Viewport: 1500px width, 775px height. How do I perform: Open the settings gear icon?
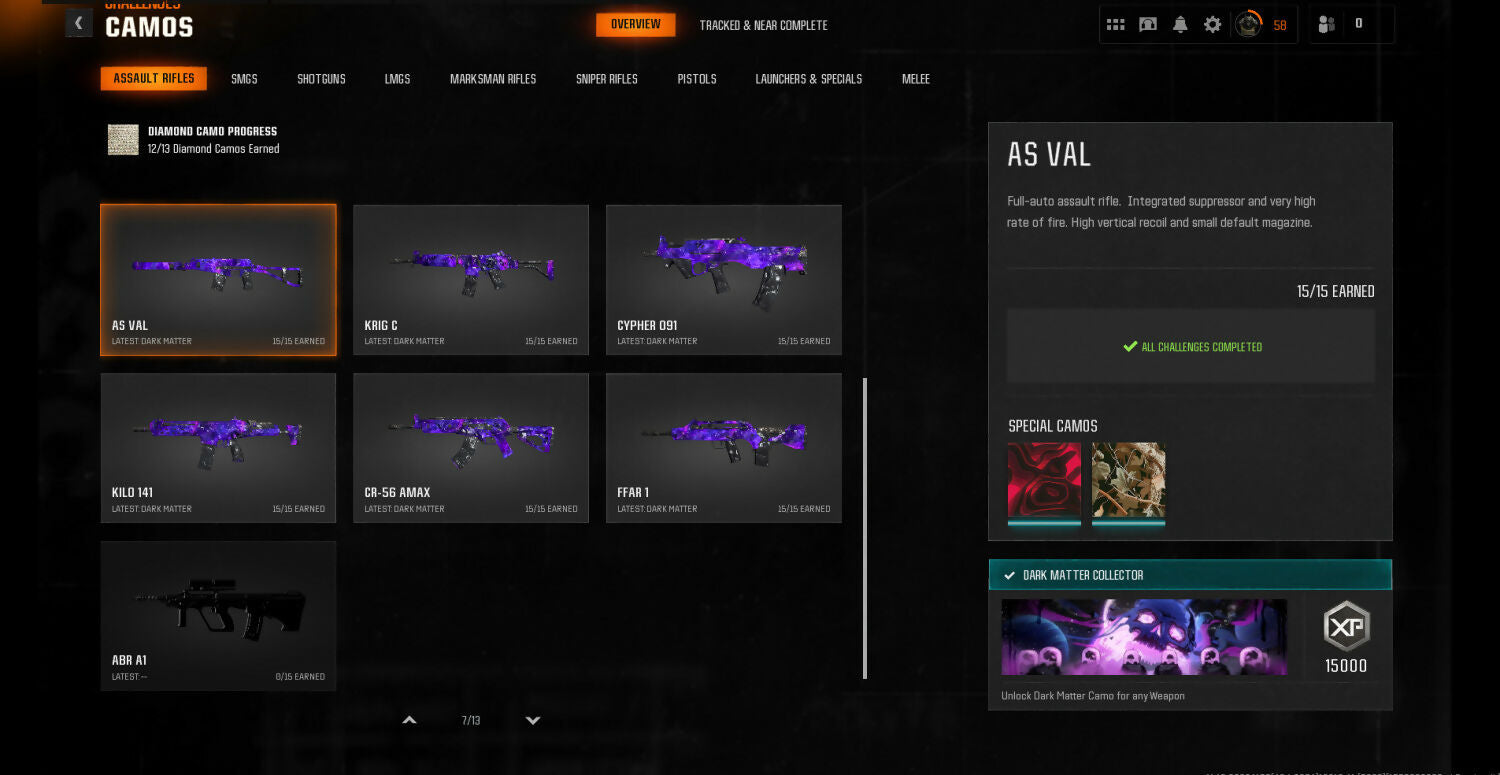click(1212, 25)
